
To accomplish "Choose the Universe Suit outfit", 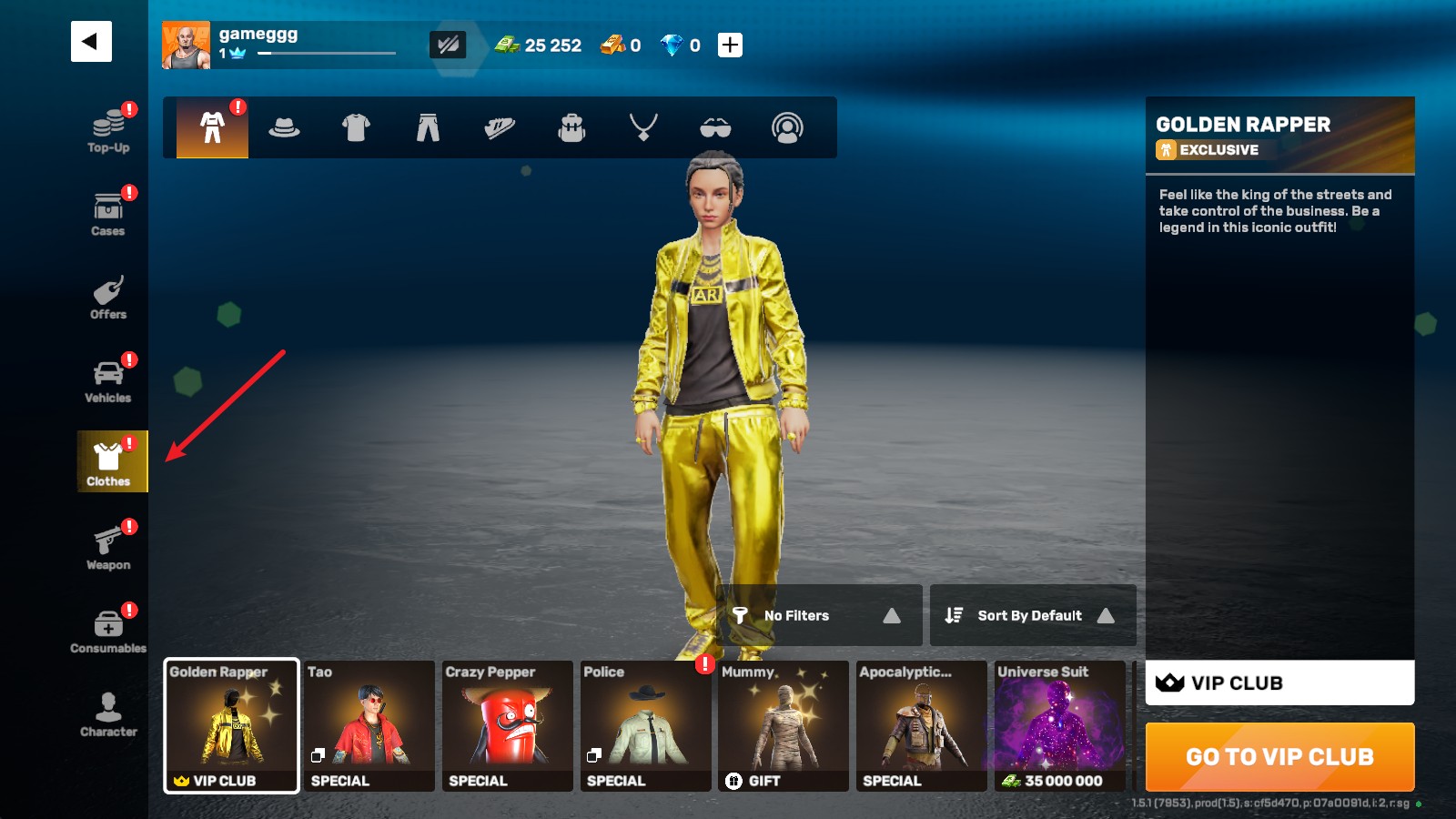I will (1059, 726).
